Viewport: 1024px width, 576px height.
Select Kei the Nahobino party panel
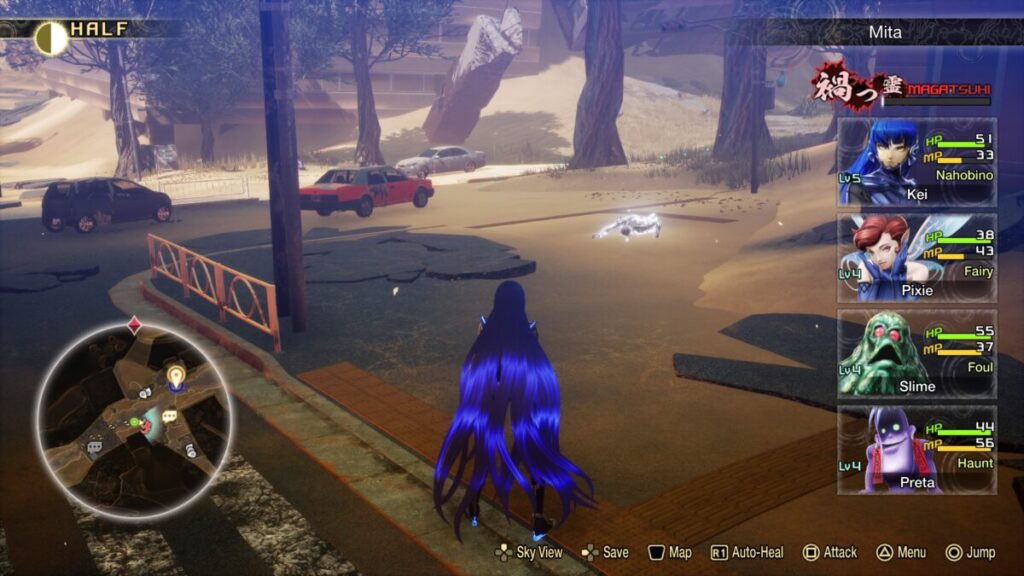916,162
